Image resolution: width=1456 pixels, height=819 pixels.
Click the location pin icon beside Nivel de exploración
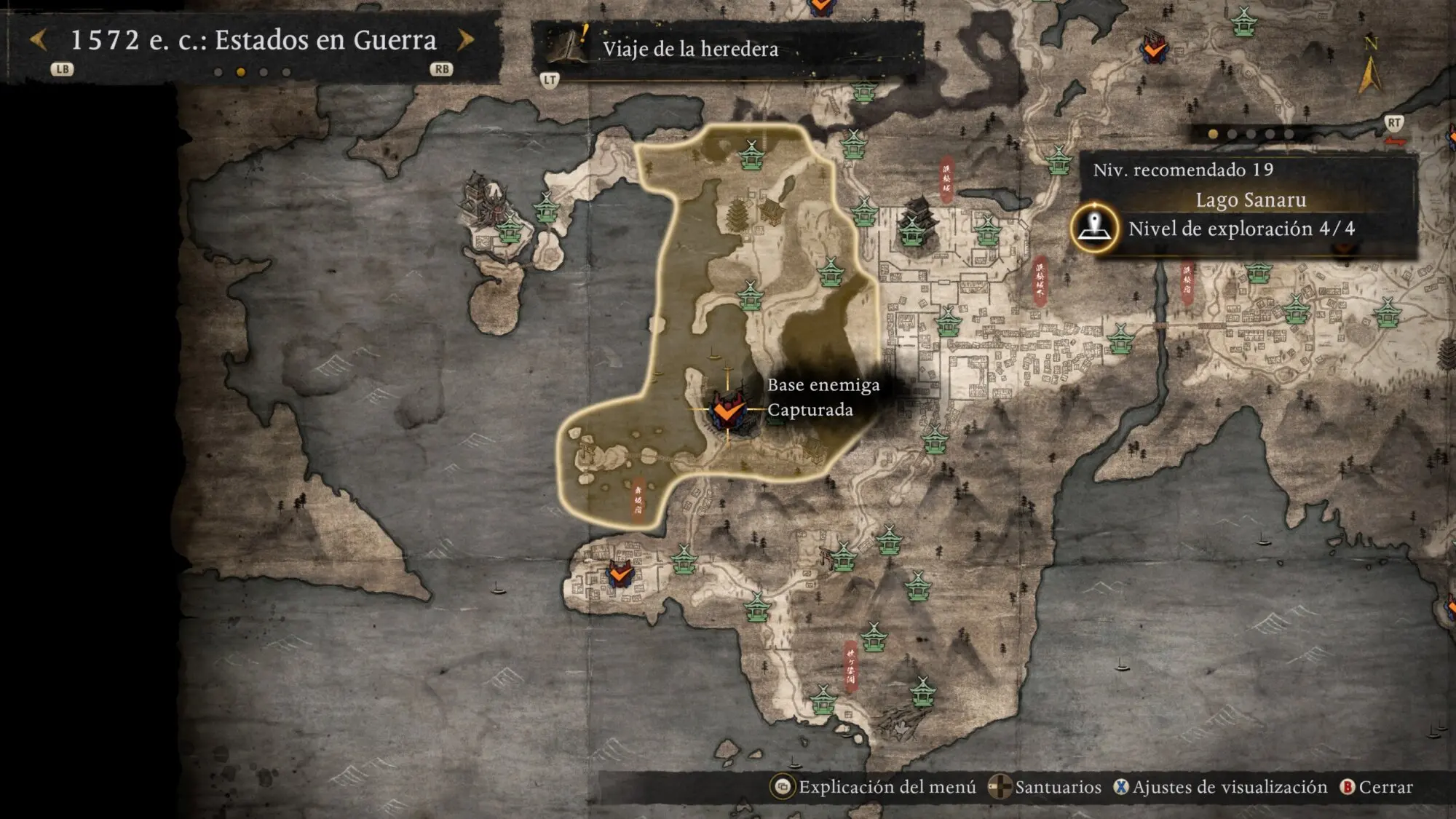(1093, 228)
